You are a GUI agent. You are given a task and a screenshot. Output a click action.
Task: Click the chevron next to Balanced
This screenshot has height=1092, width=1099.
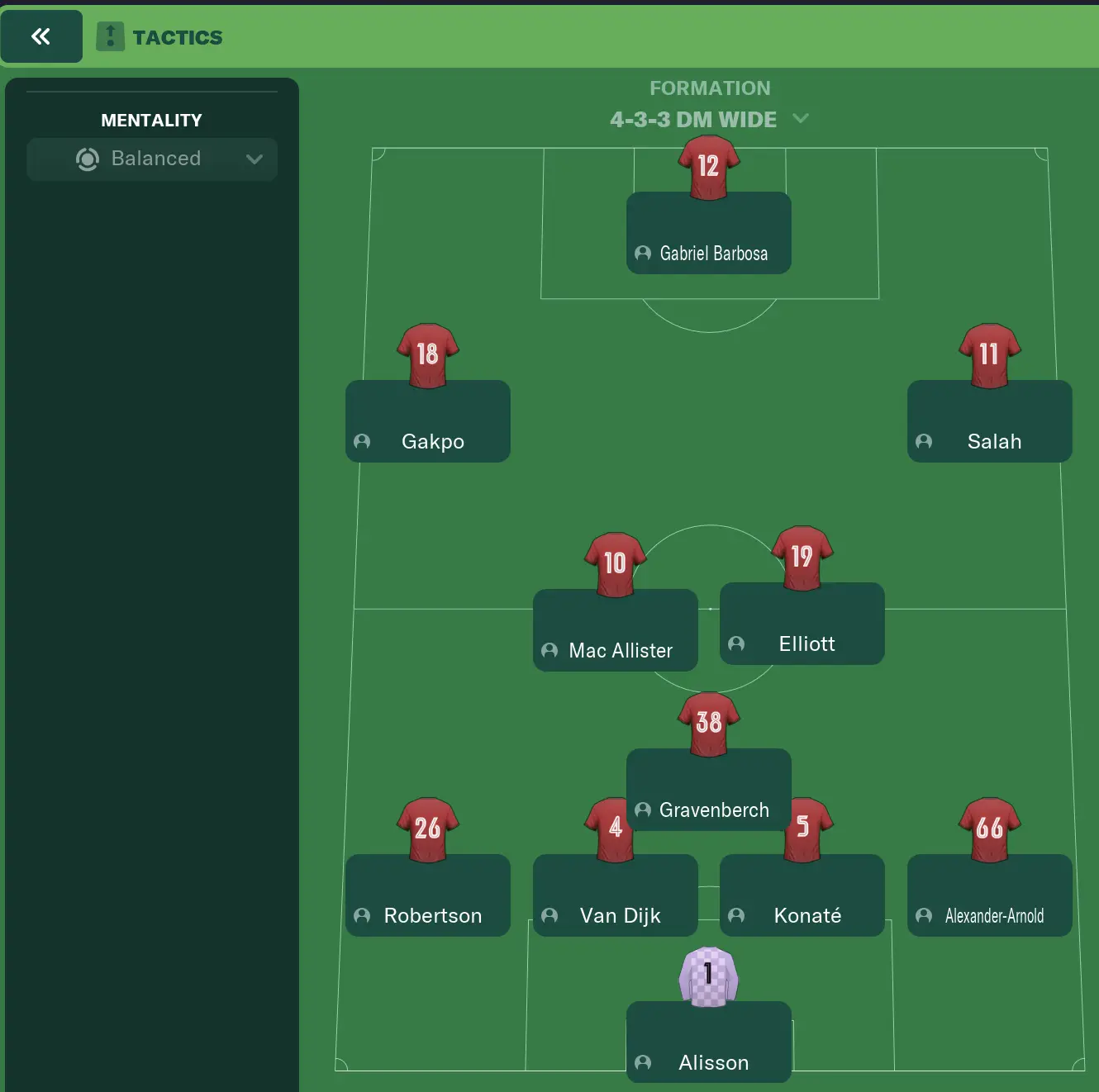[x=254, y=159]
